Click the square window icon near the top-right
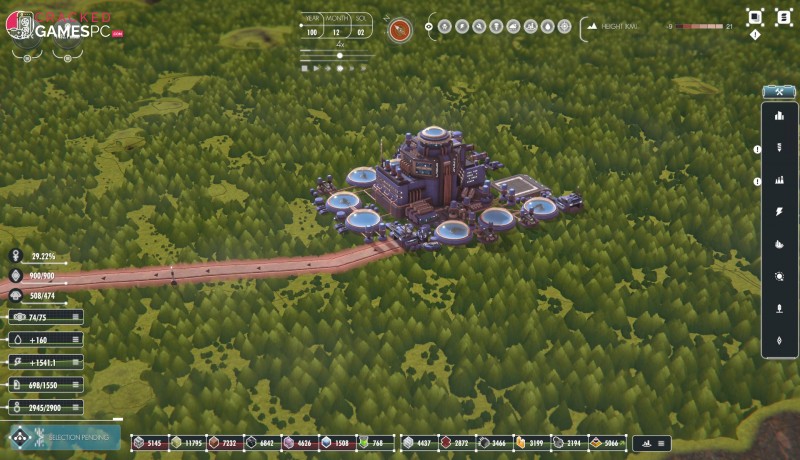800x460 pixels. coord(755,17)
